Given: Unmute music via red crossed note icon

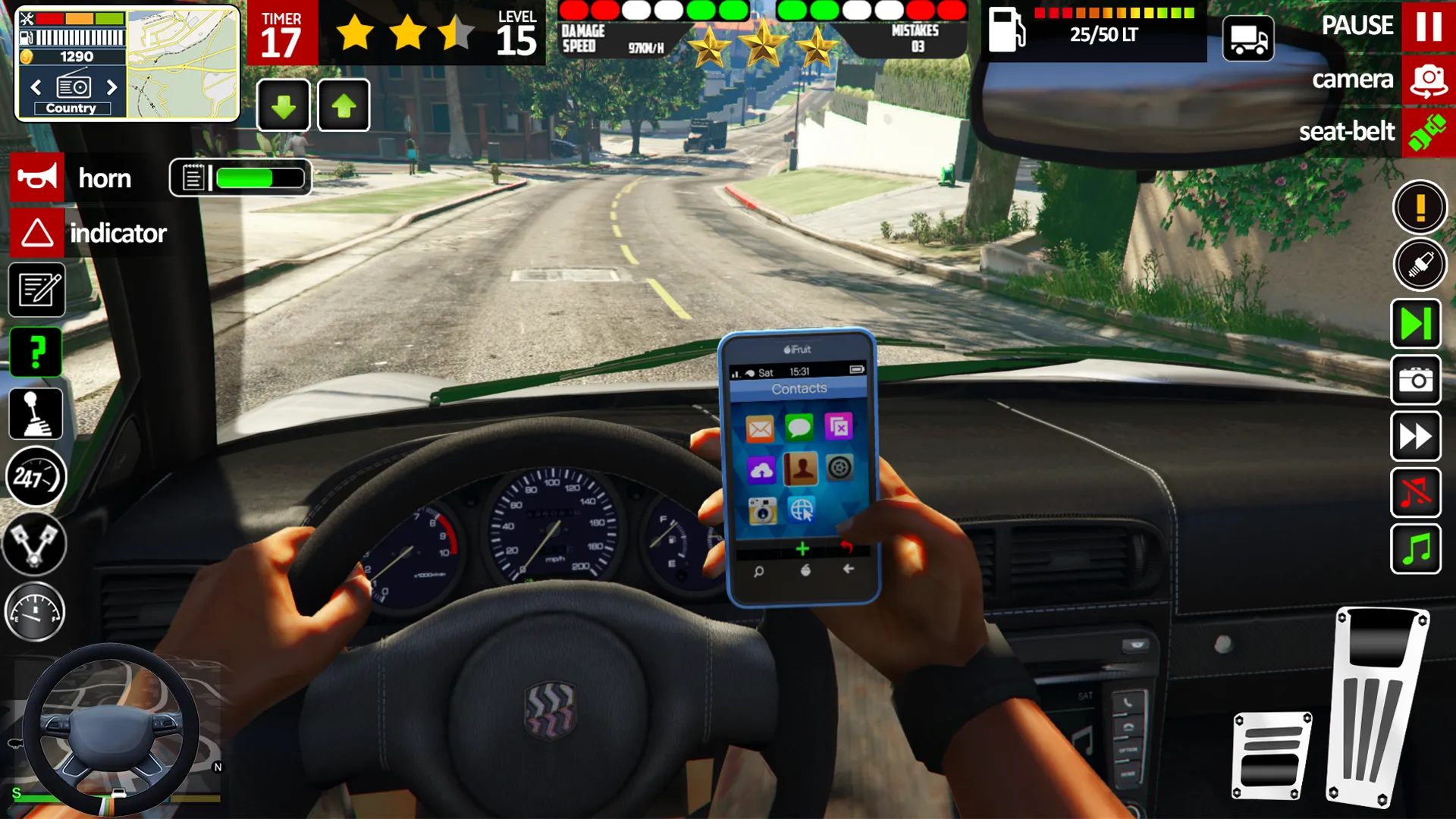Looking at the screenshot, I should (x=1415, y=493).
